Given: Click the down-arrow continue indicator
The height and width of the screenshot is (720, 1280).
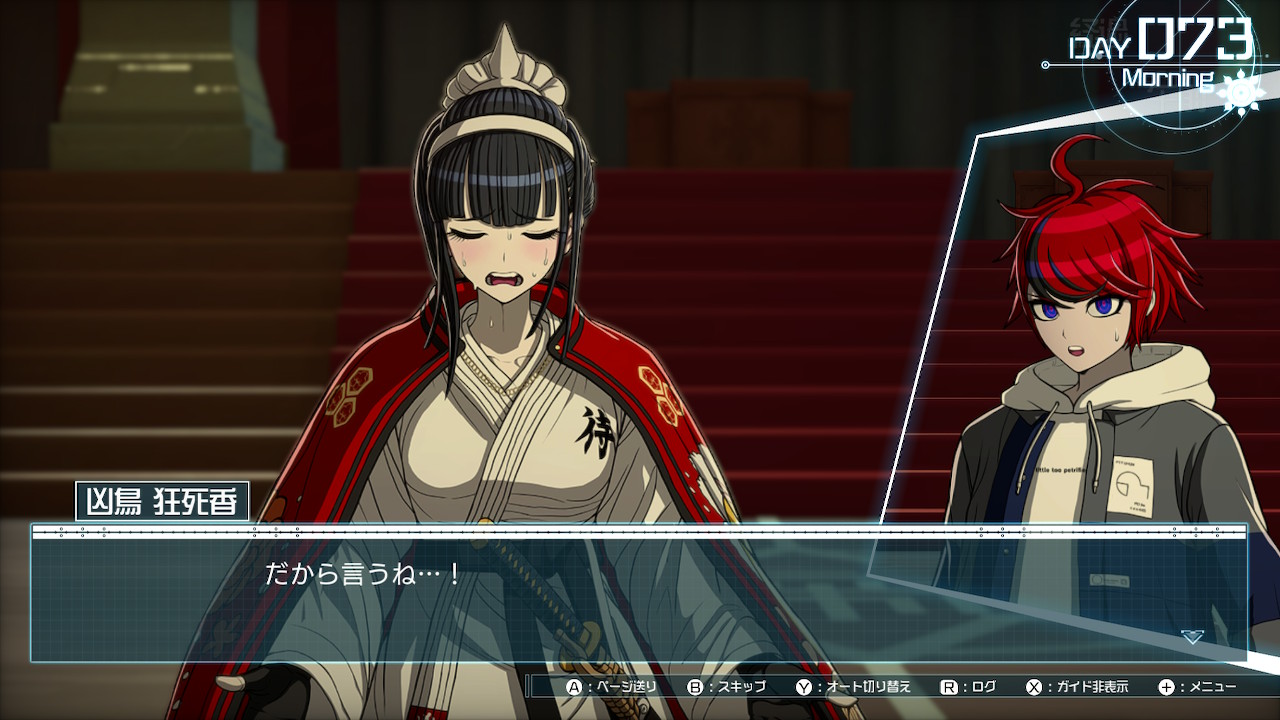Looking at the screenshot, I should (1191, 636).
